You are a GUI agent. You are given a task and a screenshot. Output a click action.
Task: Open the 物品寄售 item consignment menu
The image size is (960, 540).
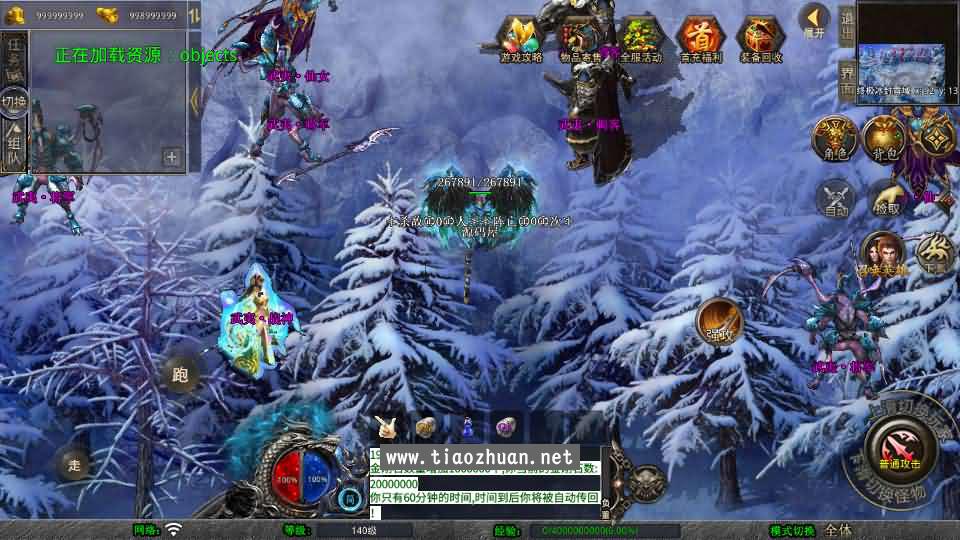581,40
